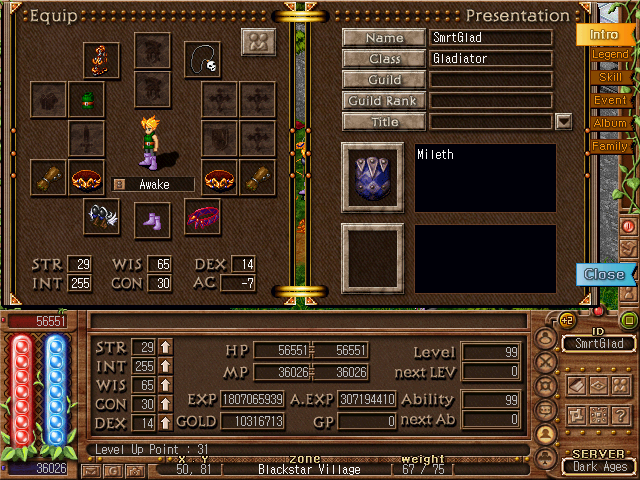640x480 pixels.
Task: Click the blue nation shield emblem
Action: [x=372, y=177]
